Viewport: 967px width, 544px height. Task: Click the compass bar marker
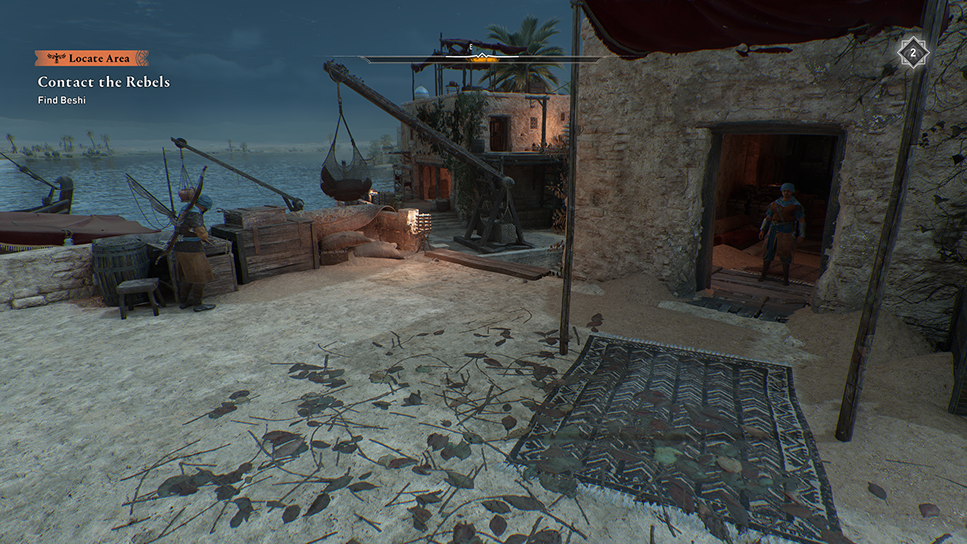482,56
